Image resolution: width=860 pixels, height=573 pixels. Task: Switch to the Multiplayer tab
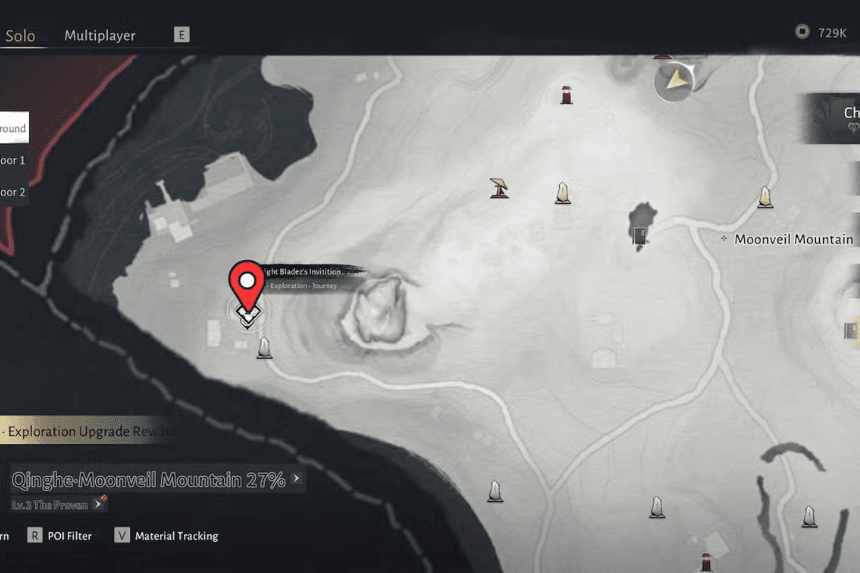click(x=100, y=35)
